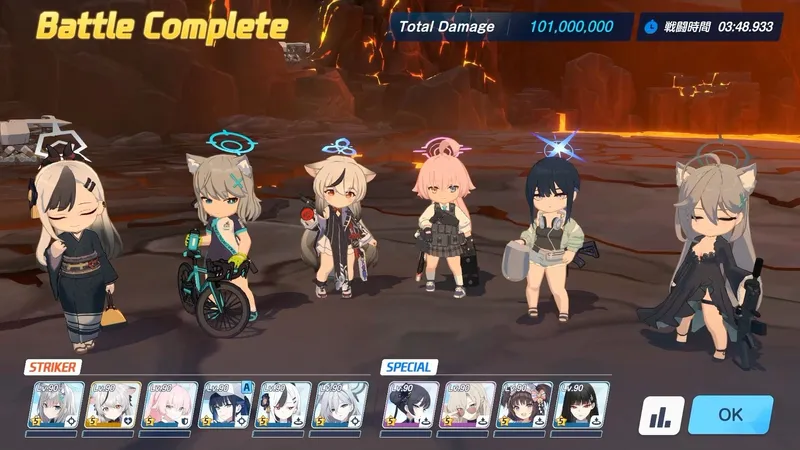The height and width of the screenshot is (450, 800).
Task: Select the wolf-eared striker with gold border
Action: coord(109,405)
